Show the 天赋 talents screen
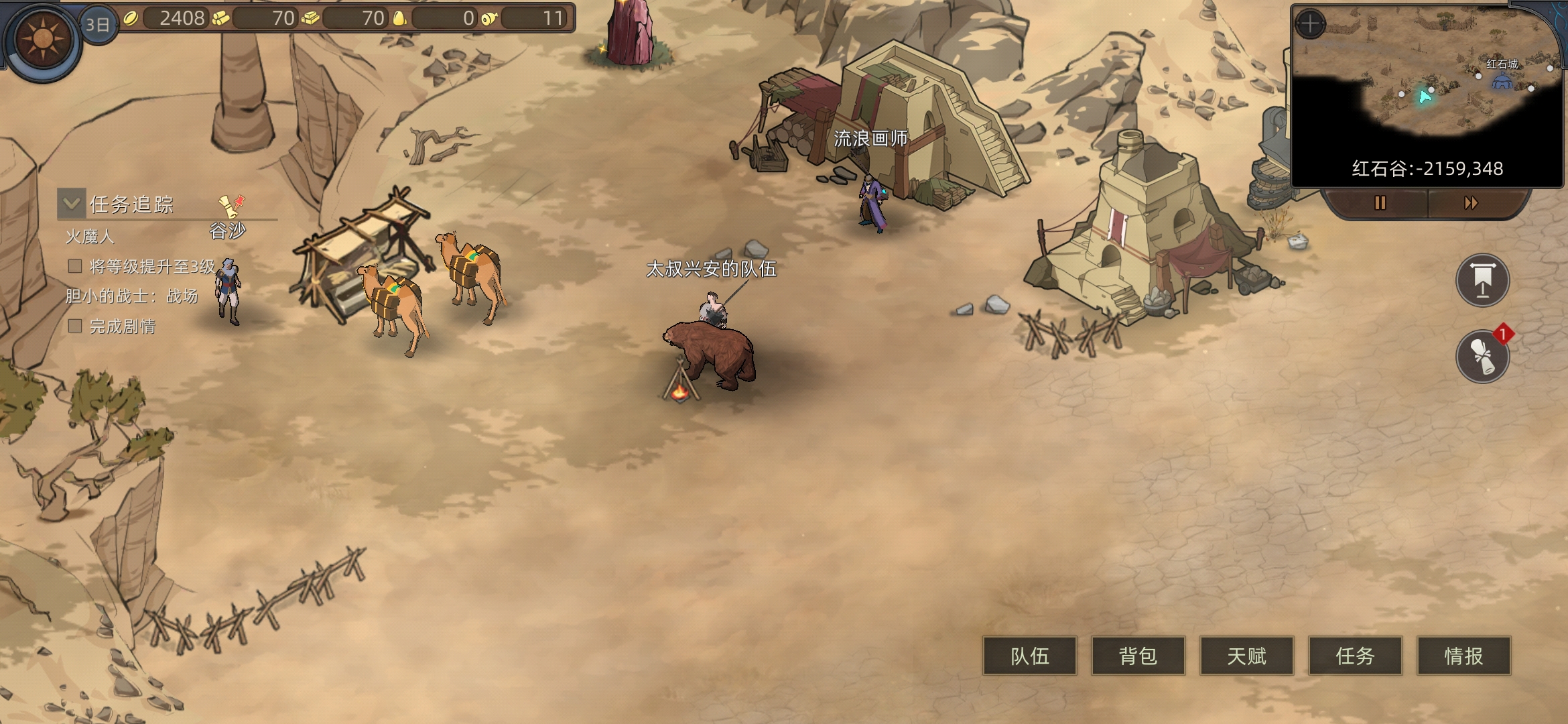1568x724 pixels. click(1247, 656)
